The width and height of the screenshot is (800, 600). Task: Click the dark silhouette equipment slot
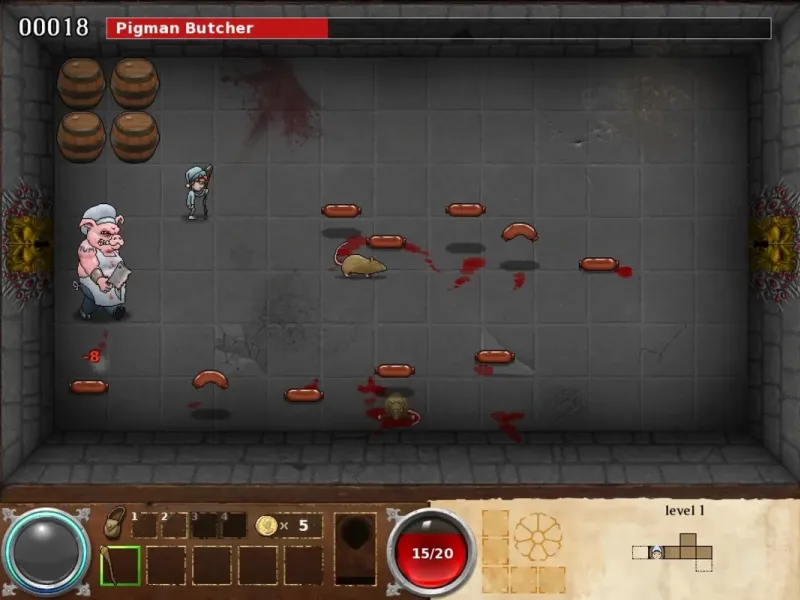point(355,547)
